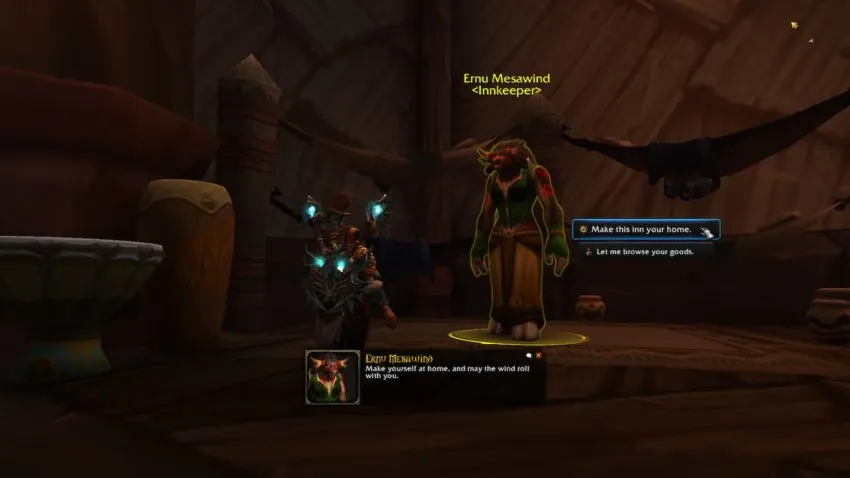
Task: Choose "Make this inn your home" option
Action: point(645,229)
